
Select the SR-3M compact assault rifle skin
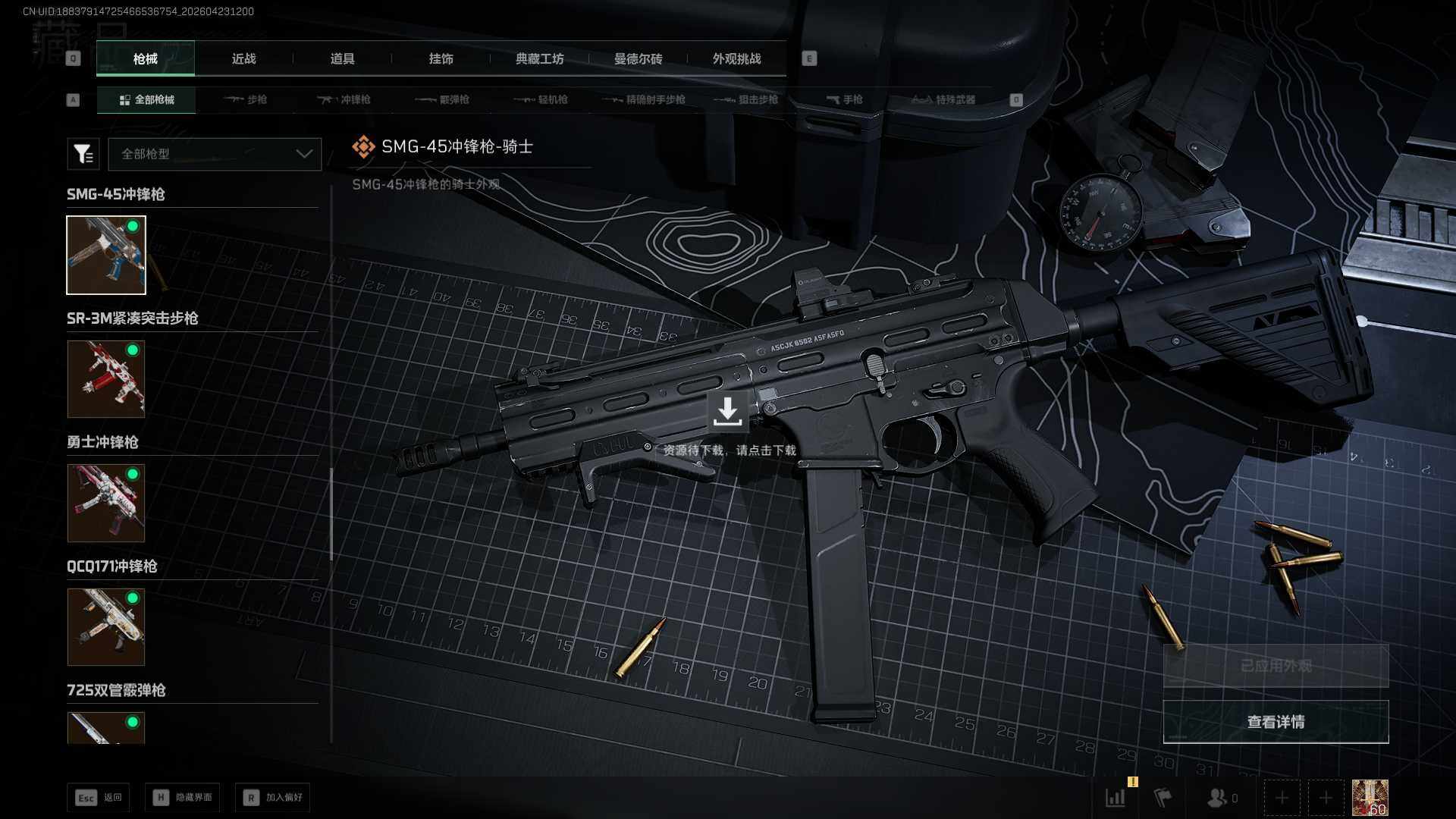[x=106, y=379]
